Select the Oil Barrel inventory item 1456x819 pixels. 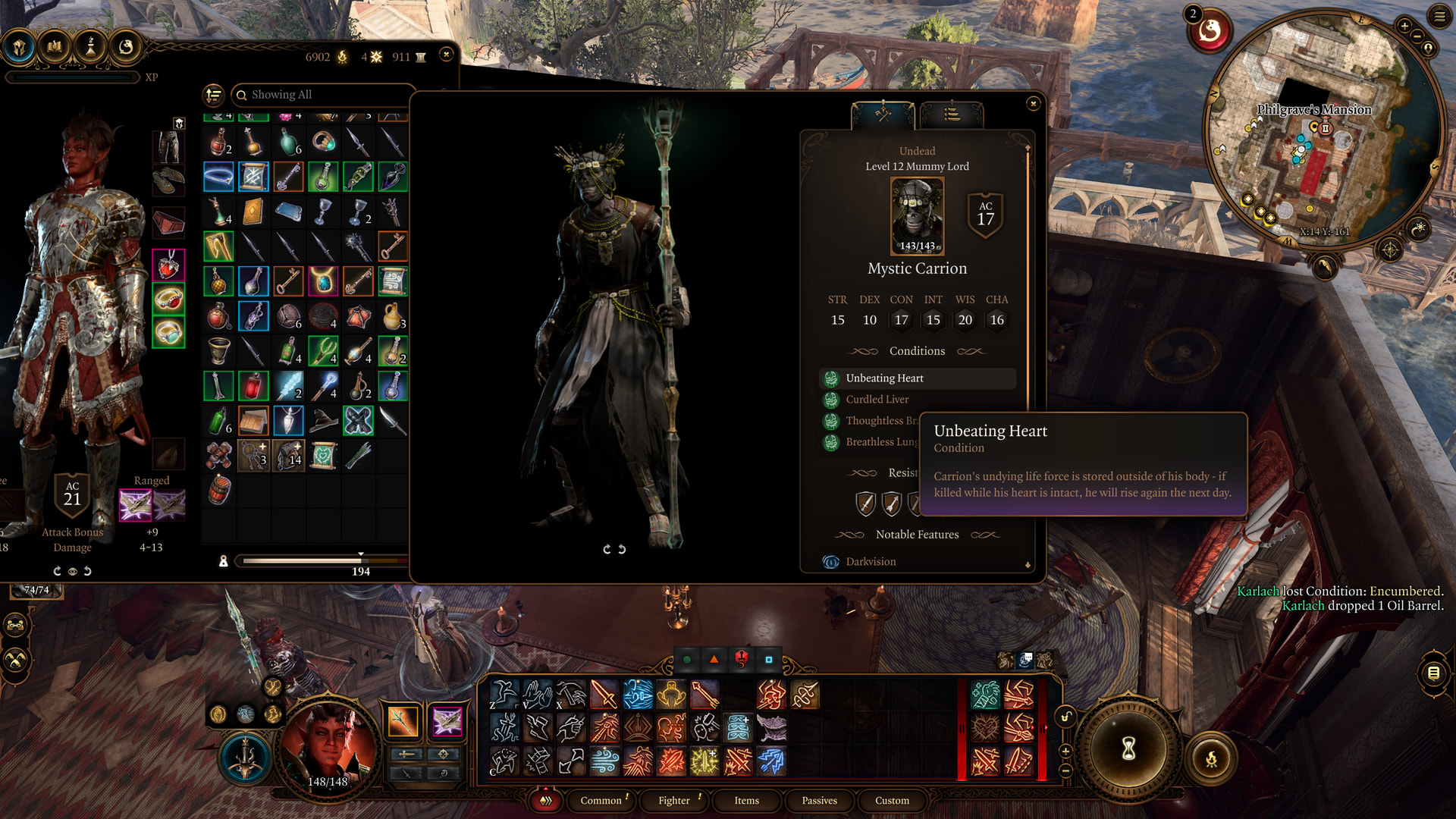click(219, 491)
